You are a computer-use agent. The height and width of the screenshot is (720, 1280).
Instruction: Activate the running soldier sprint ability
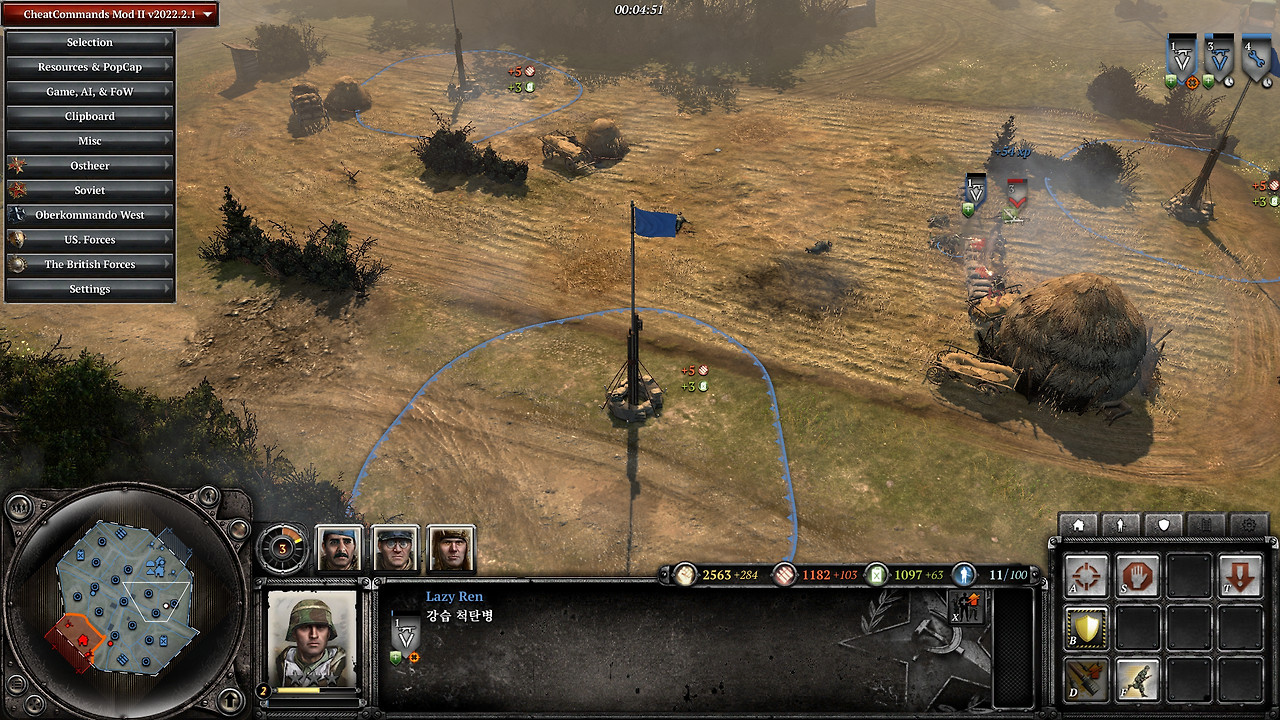(x=1137, y=679)
